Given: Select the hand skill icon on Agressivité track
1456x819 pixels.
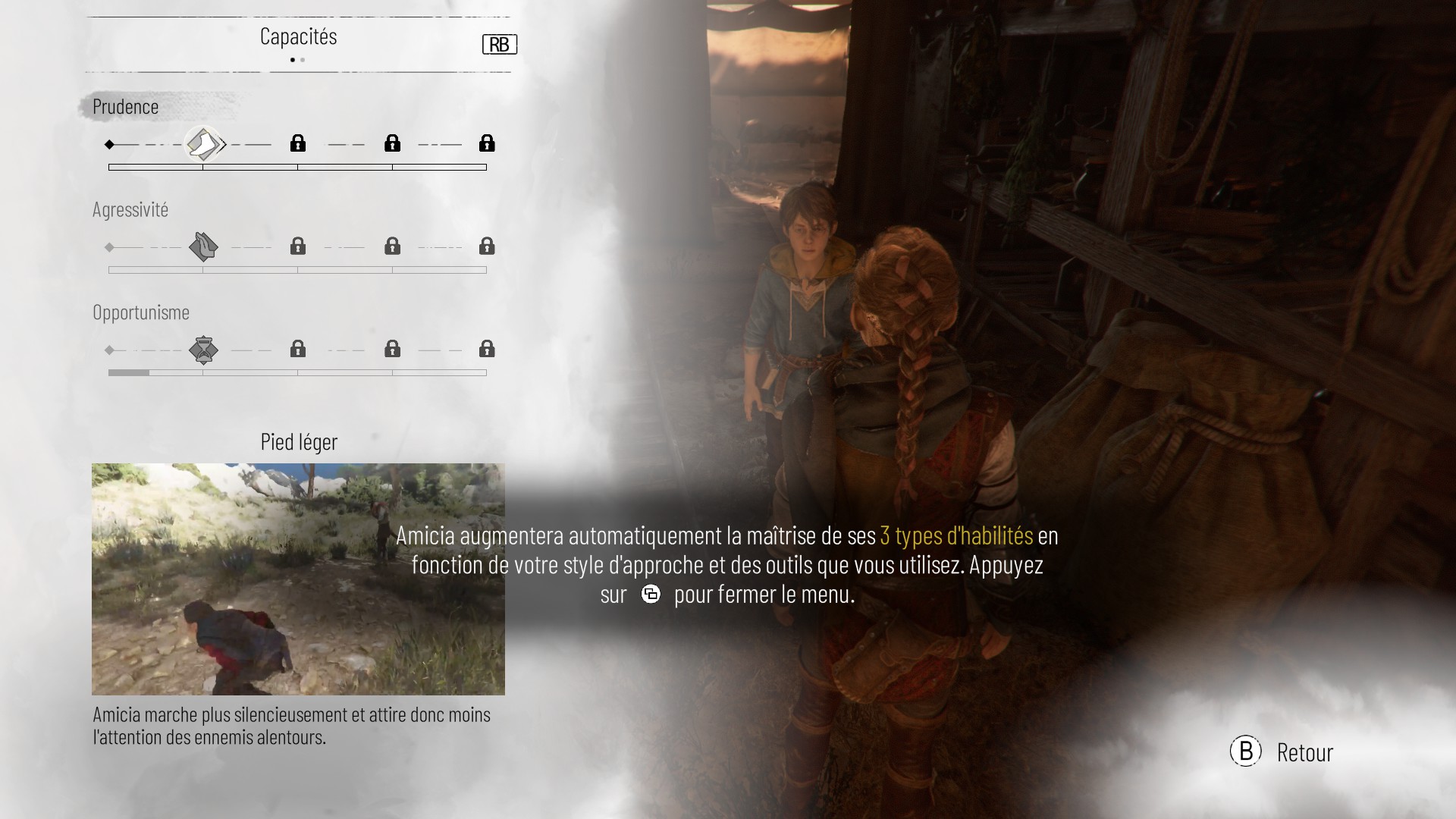Looking at the screenshot, I should pos(204,246).
